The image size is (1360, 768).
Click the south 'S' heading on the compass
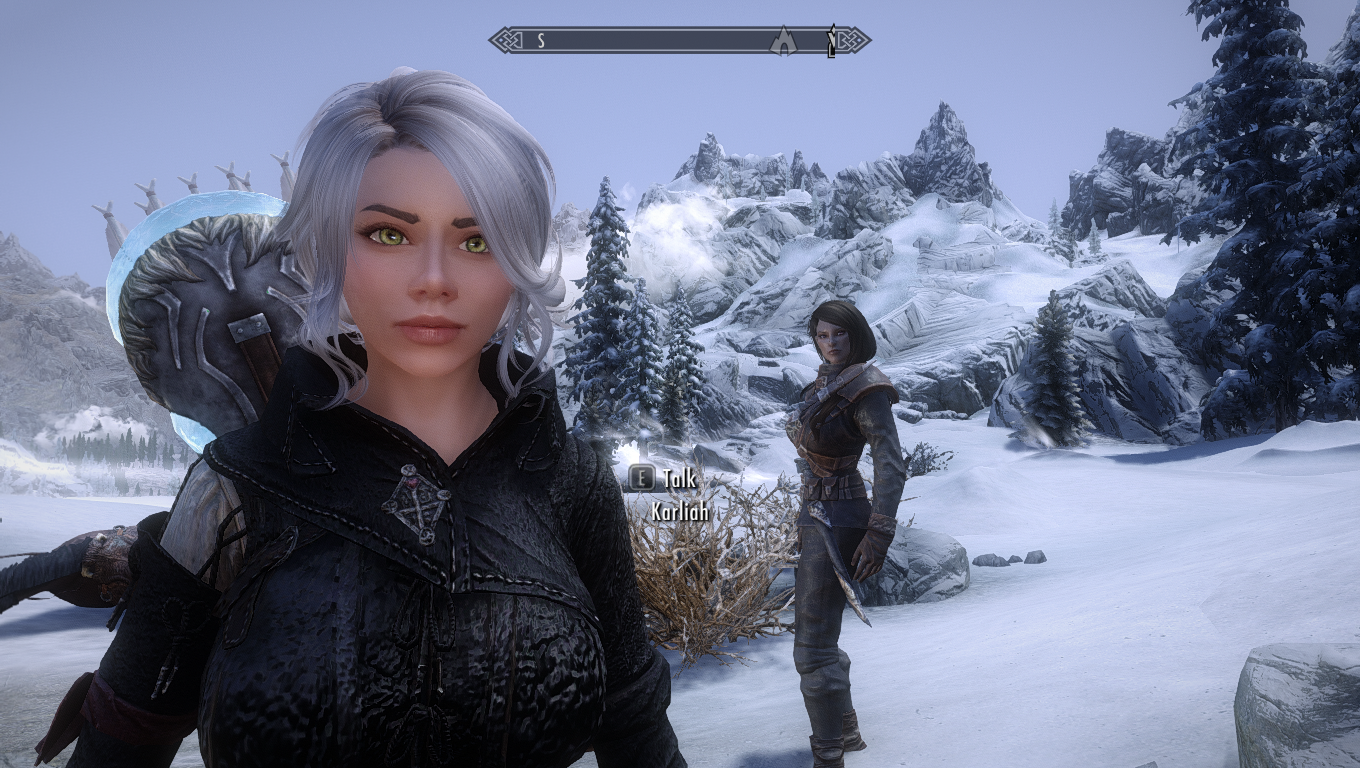click(541, 41)
